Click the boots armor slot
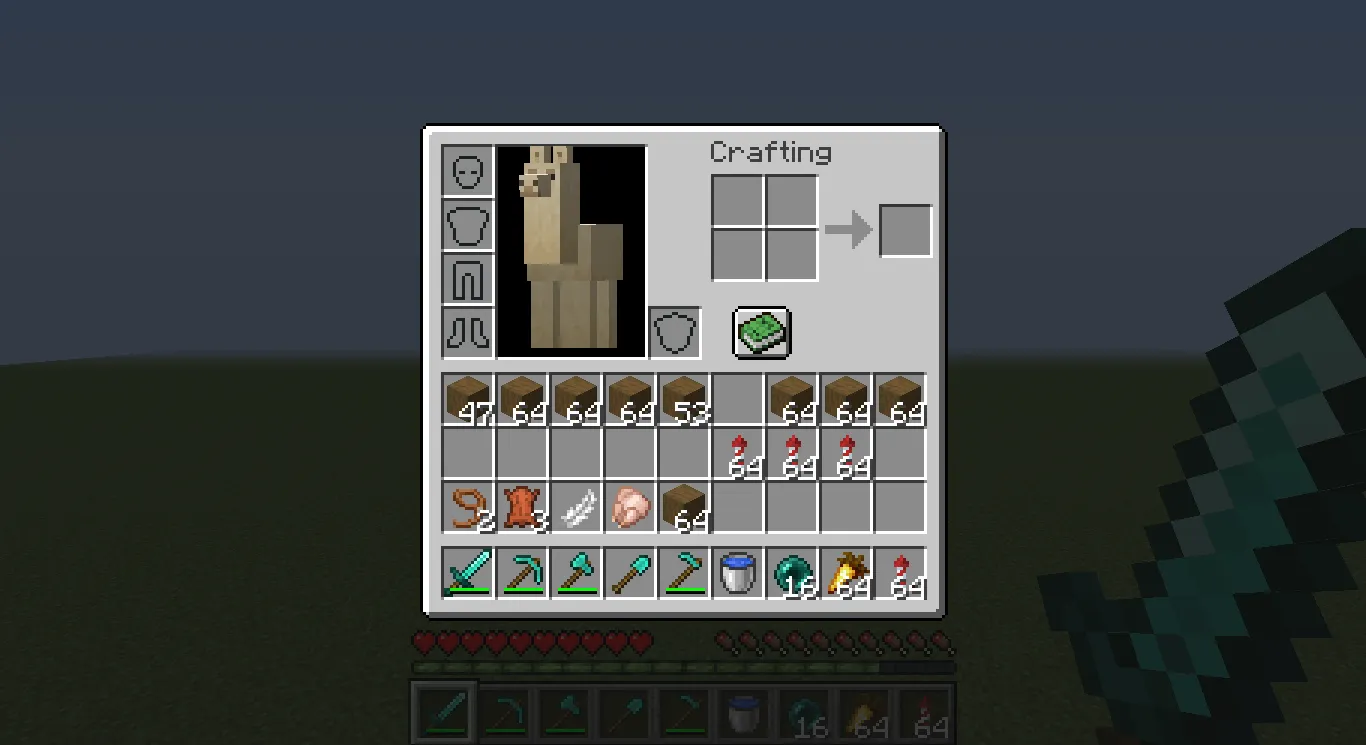Screen dimensions: 1366x745 tap(465, 332)
